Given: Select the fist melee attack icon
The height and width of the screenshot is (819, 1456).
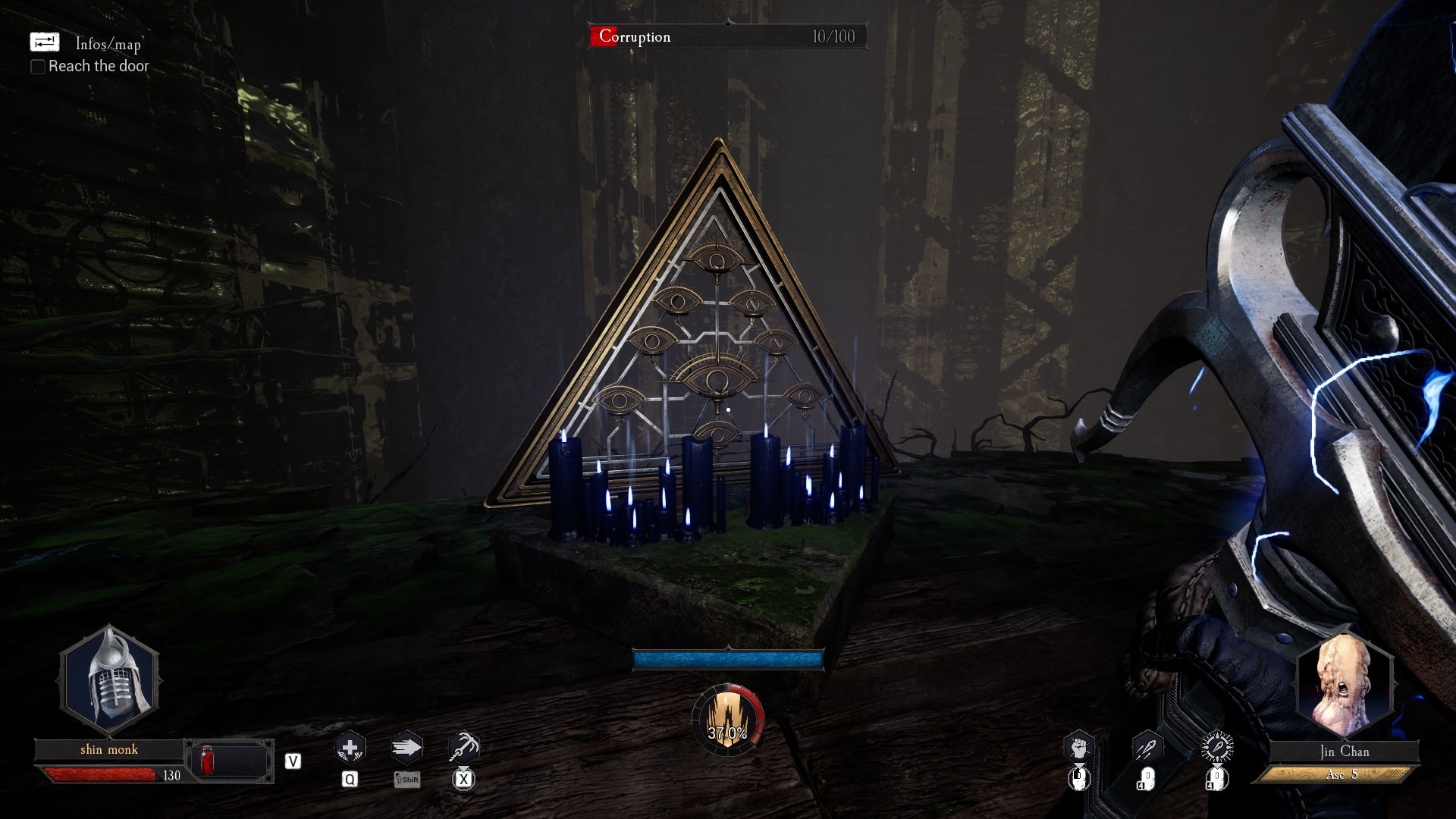Looking at the screenshot, I should pos(1078,748).
